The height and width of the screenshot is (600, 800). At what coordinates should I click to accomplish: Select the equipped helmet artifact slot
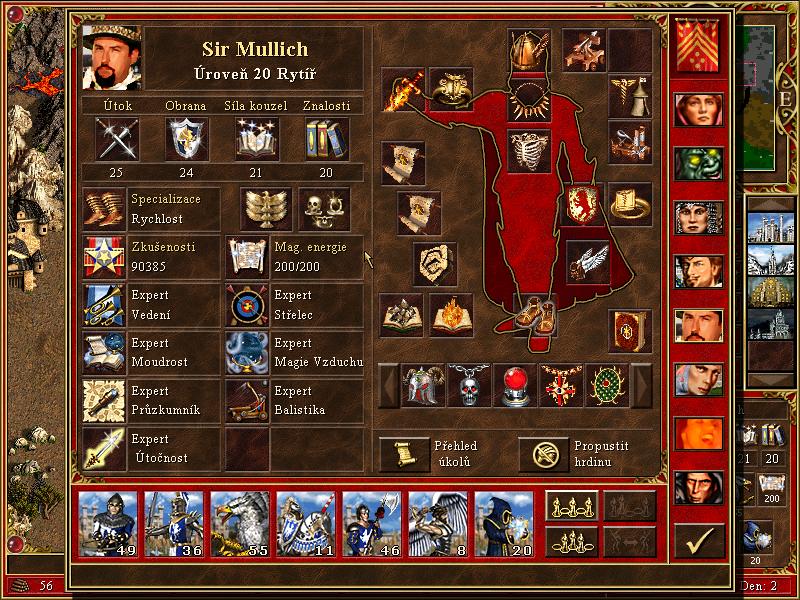[529, 49]
